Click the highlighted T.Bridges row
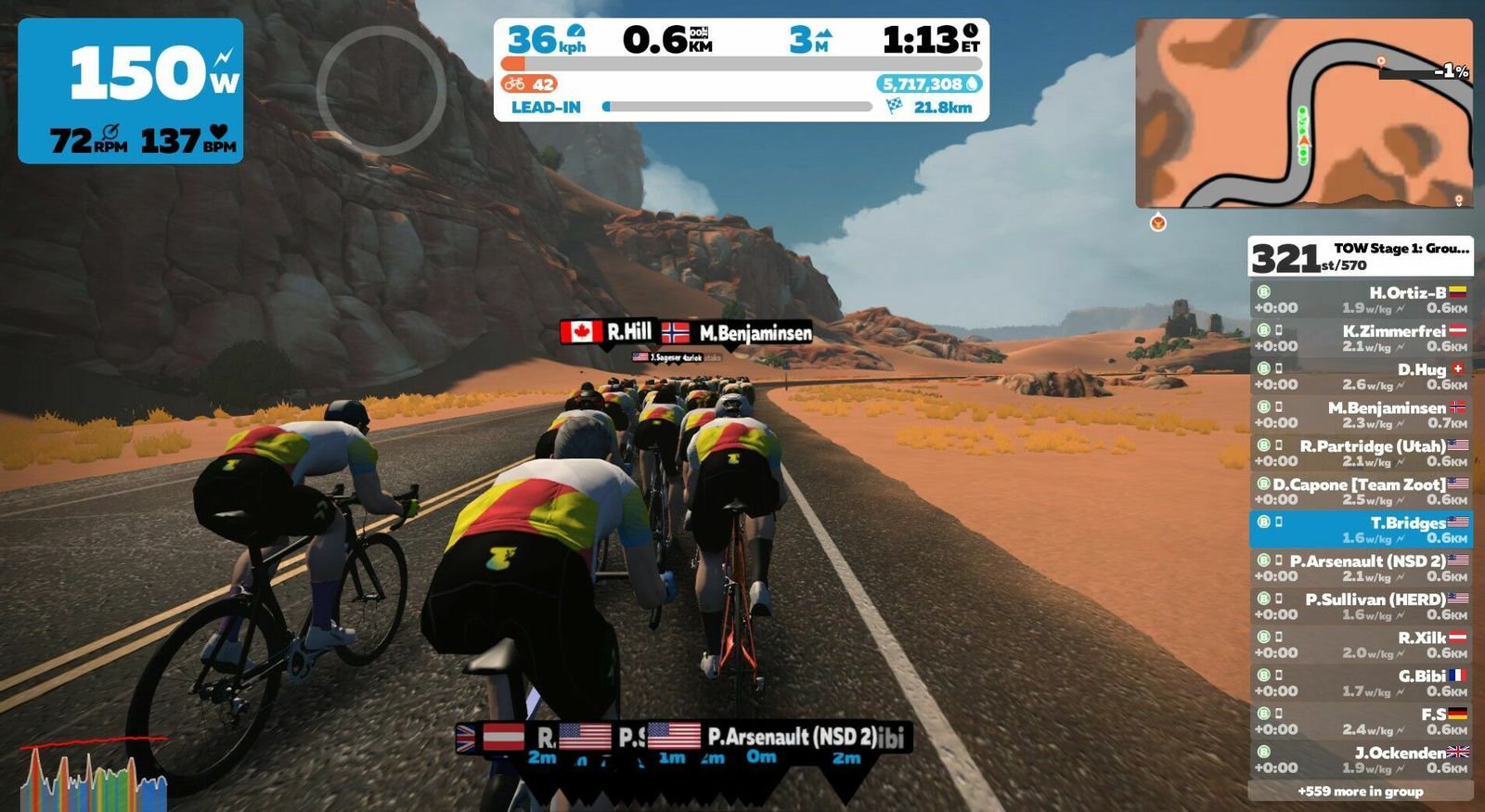Screen dimensions: 1485x812 pyautogui.click(x=1360, y=529)
